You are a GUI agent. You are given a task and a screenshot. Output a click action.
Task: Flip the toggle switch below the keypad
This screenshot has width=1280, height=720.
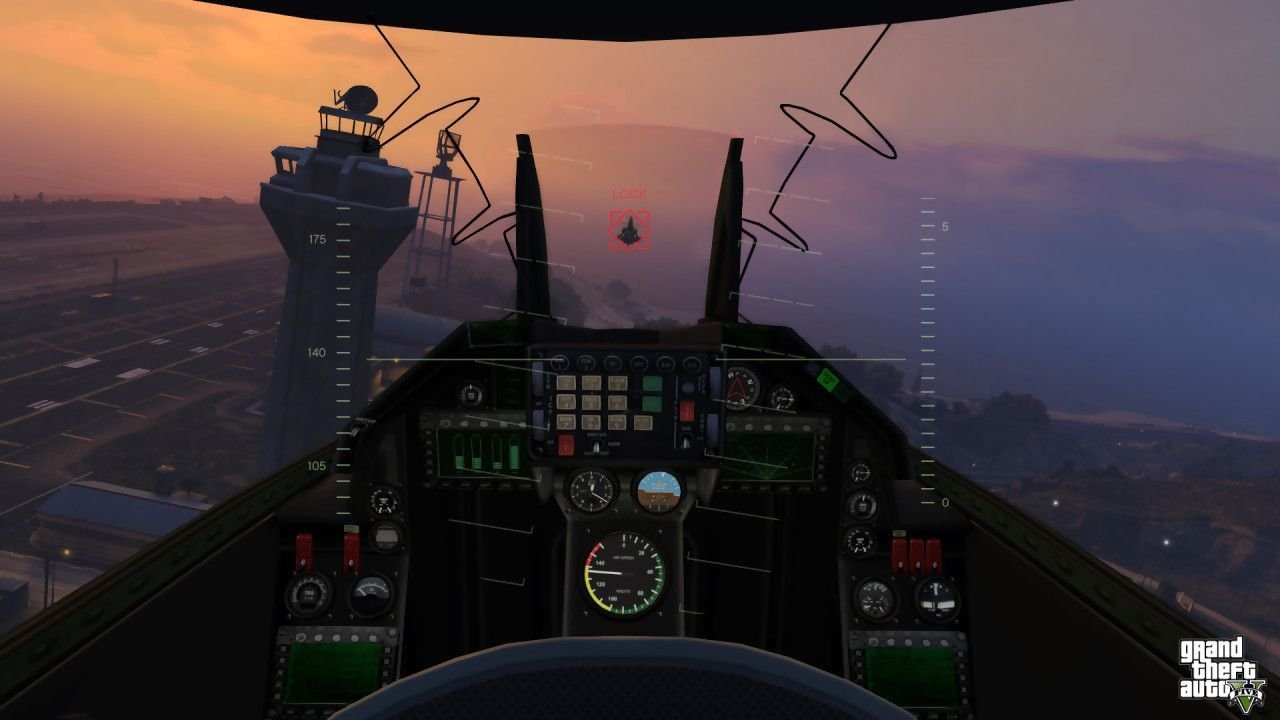[x=596, y=445]
